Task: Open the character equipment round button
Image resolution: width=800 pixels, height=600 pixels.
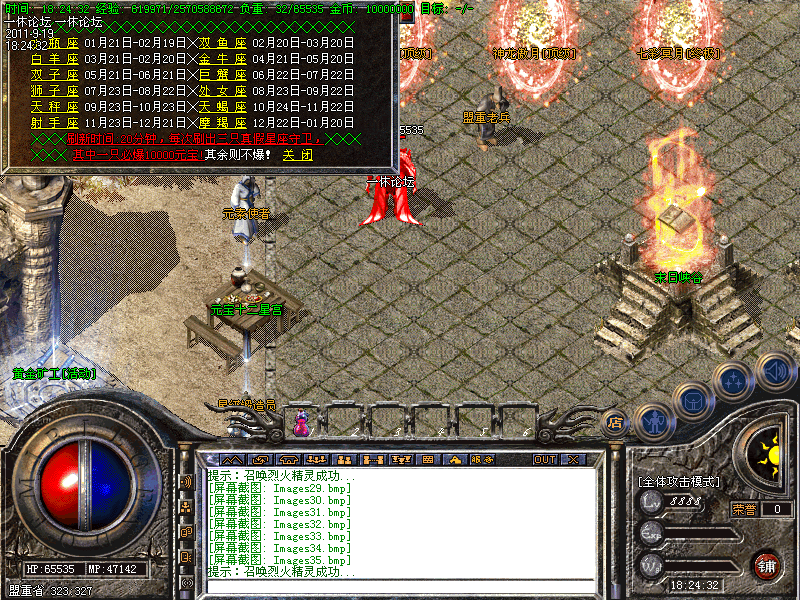Action: click(x=654, y=421)
